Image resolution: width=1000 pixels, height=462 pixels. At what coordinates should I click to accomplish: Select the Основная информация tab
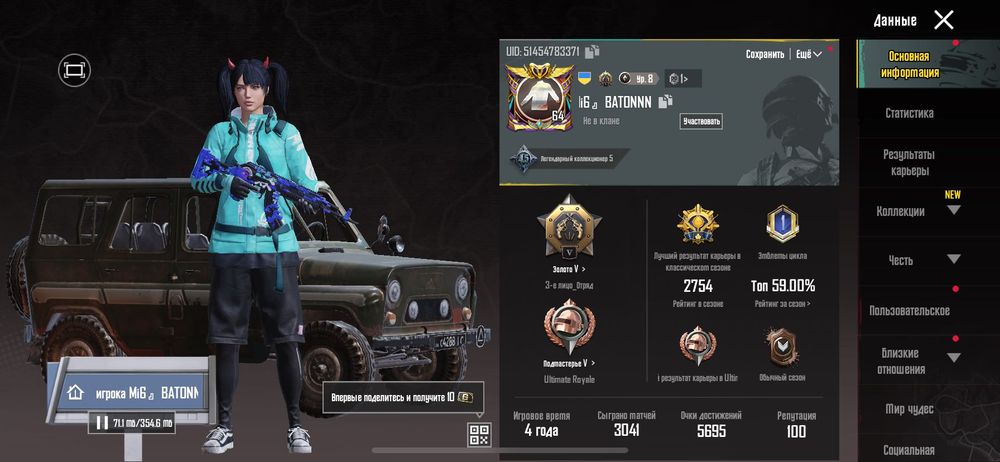tap(909, 64)
